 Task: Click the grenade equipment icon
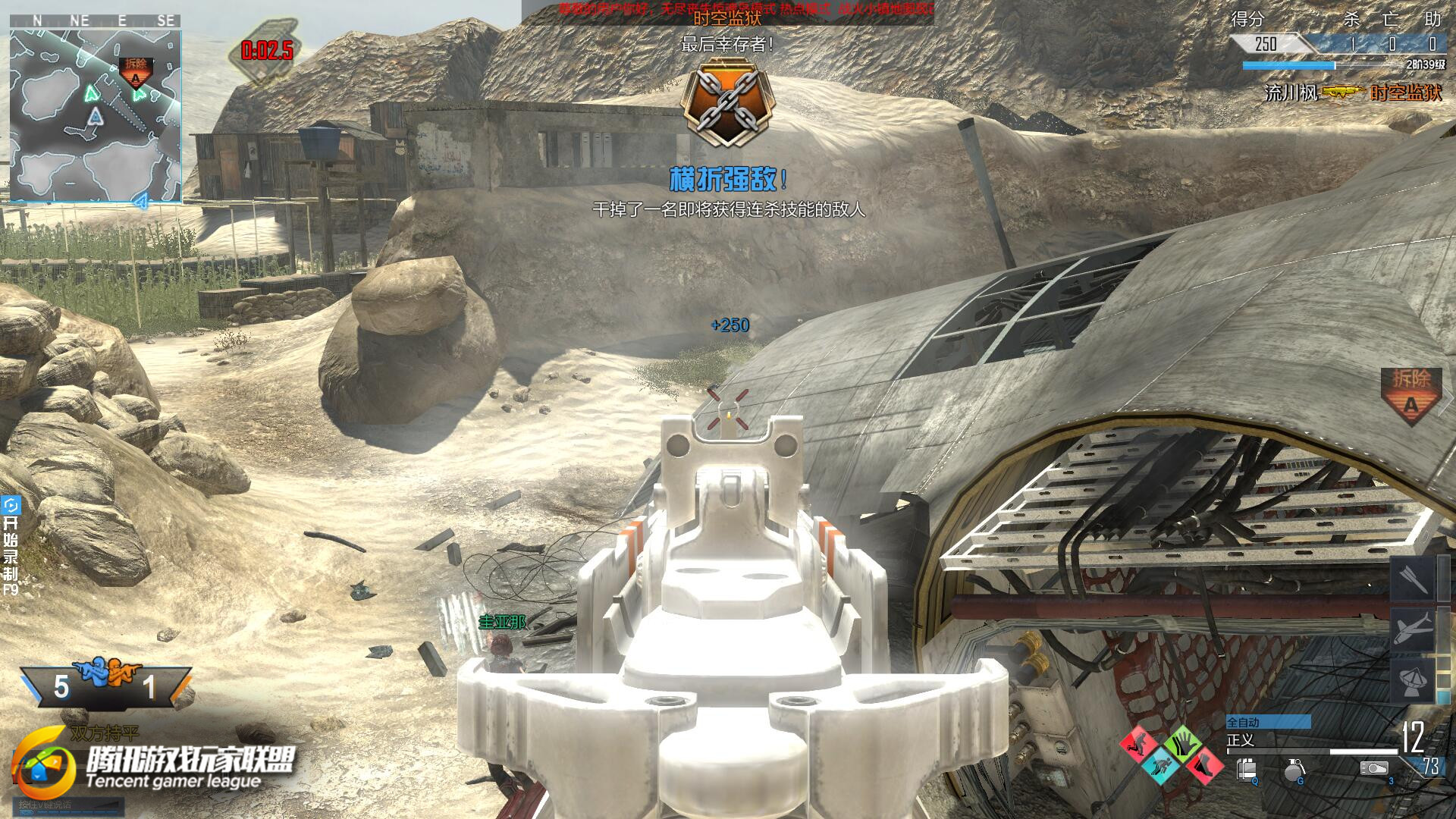[1295, 771]
